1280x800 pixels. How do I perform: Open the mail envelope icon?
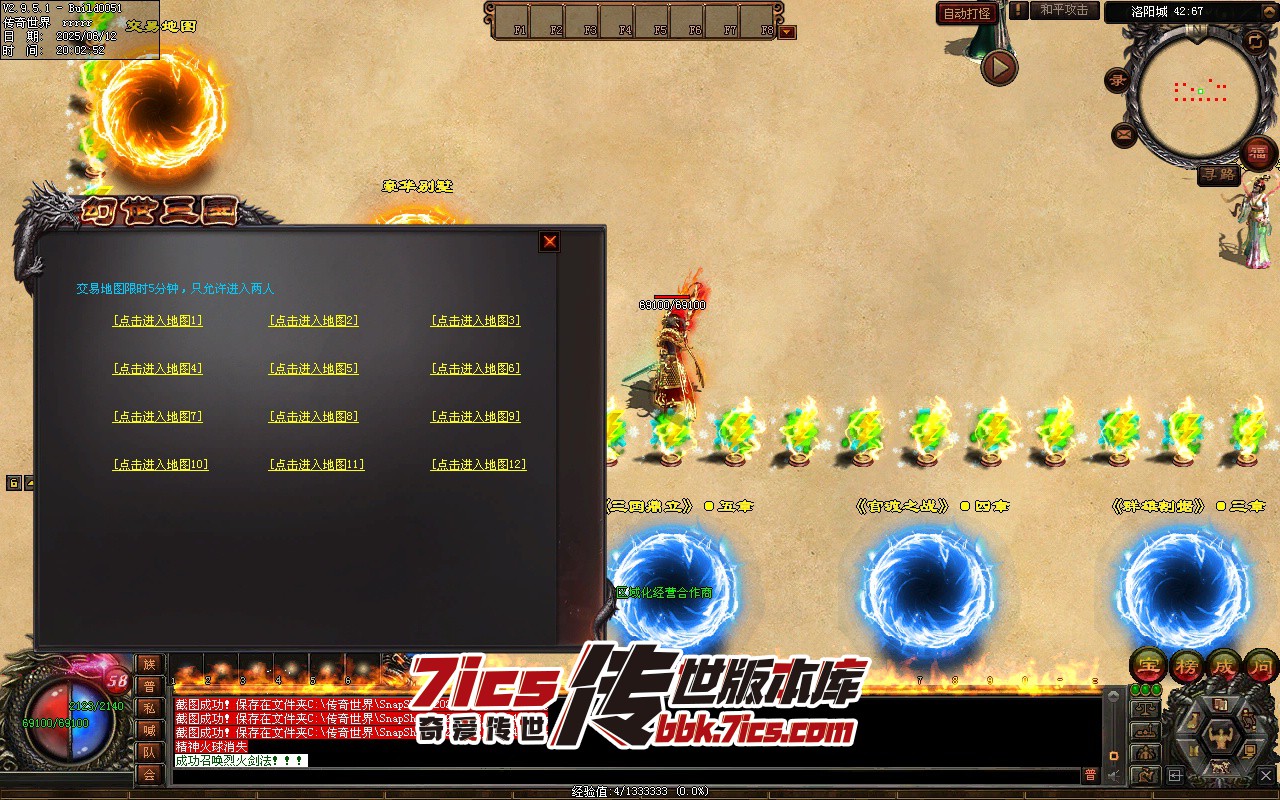pos(1124,133)
